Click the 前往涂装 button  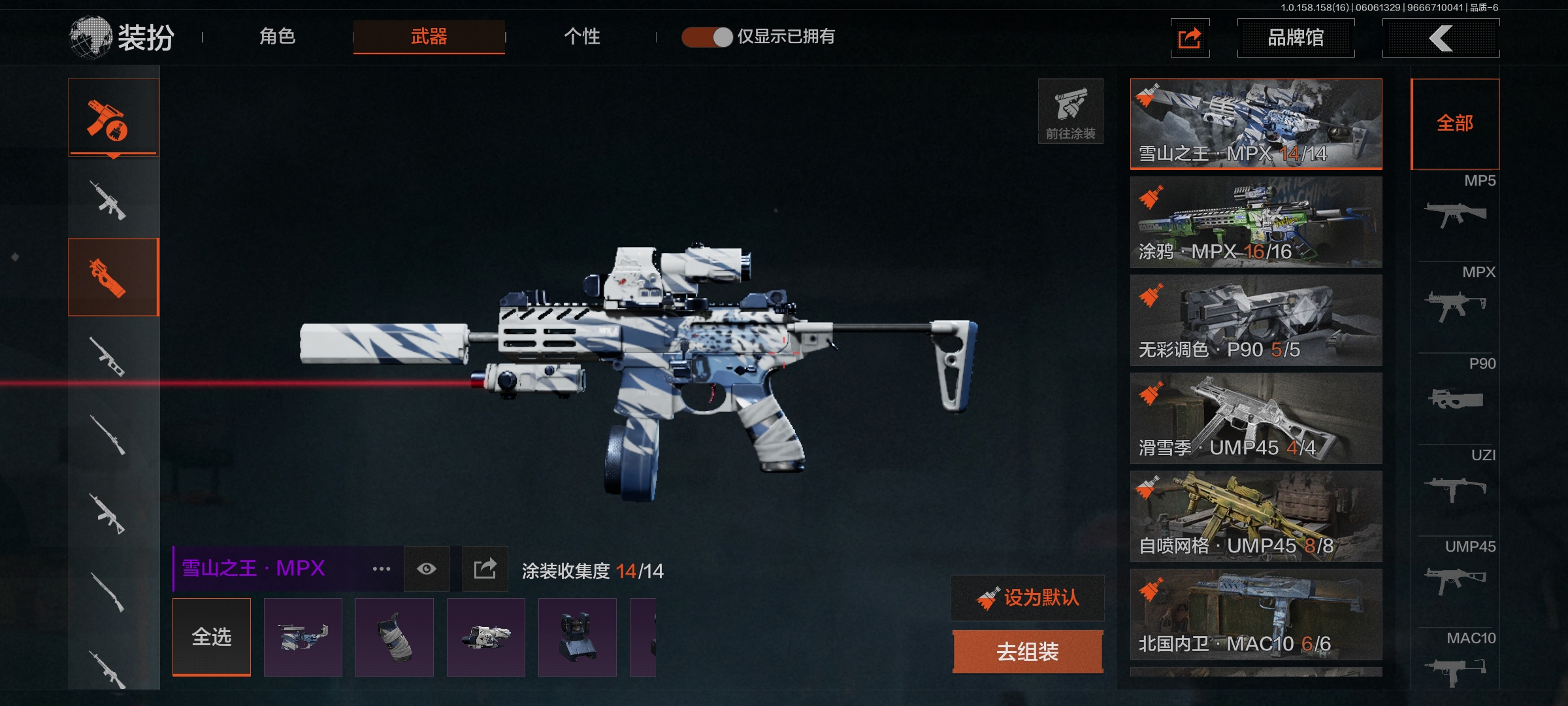1070,111
